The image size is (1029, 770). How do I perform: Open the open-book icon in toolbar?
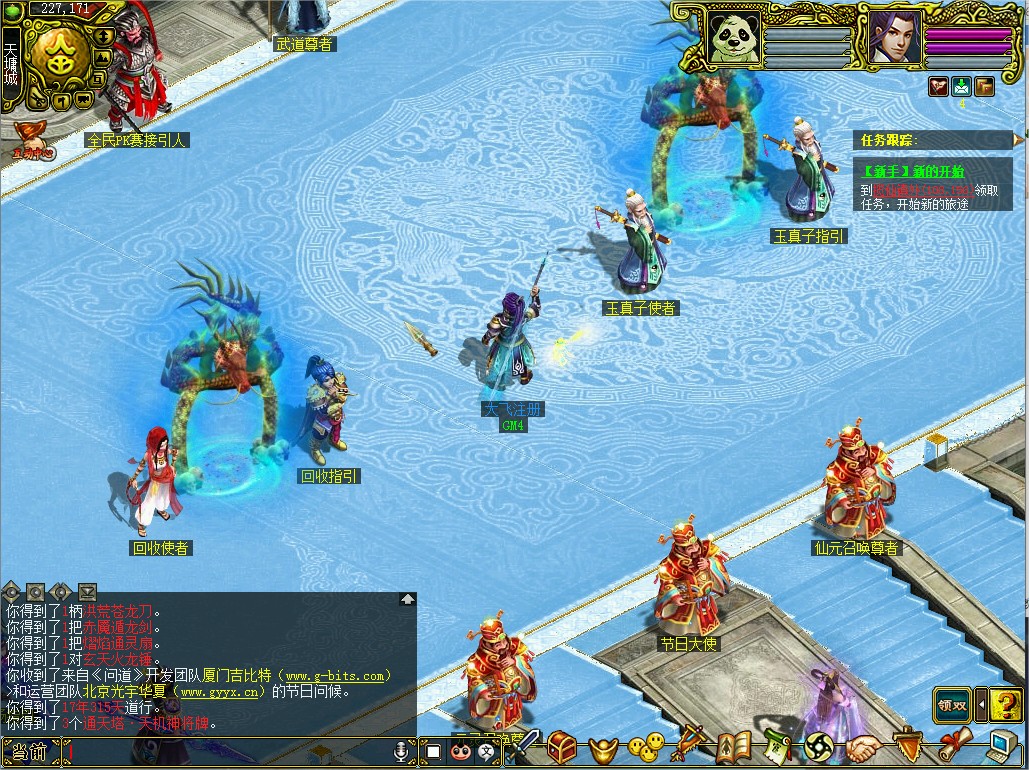click(734, 747)
